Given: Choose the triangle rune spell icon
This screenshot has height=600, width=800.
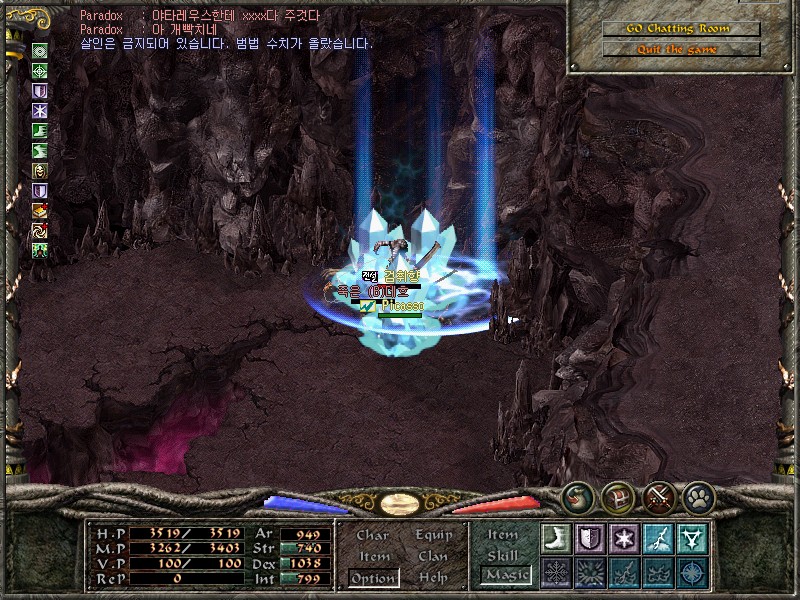Looking at the screenshot, I should (692, 538).
